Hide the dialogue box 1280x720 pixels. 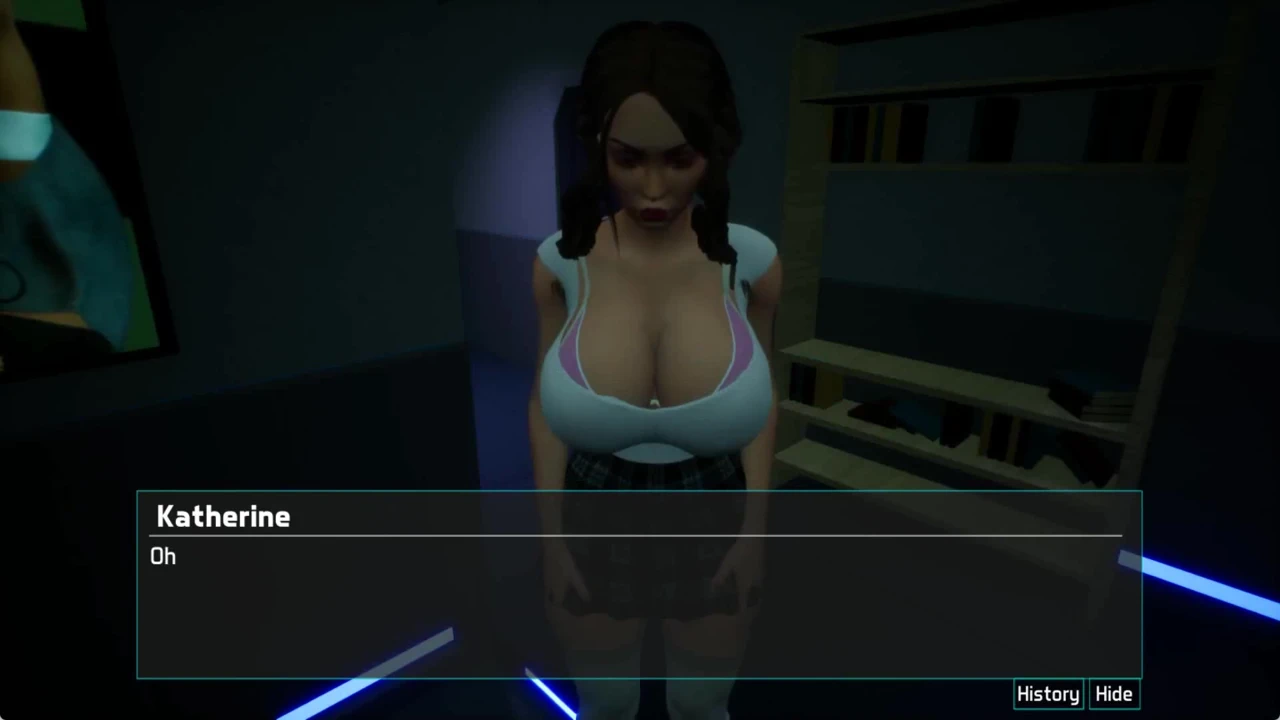coord(1113,693)
